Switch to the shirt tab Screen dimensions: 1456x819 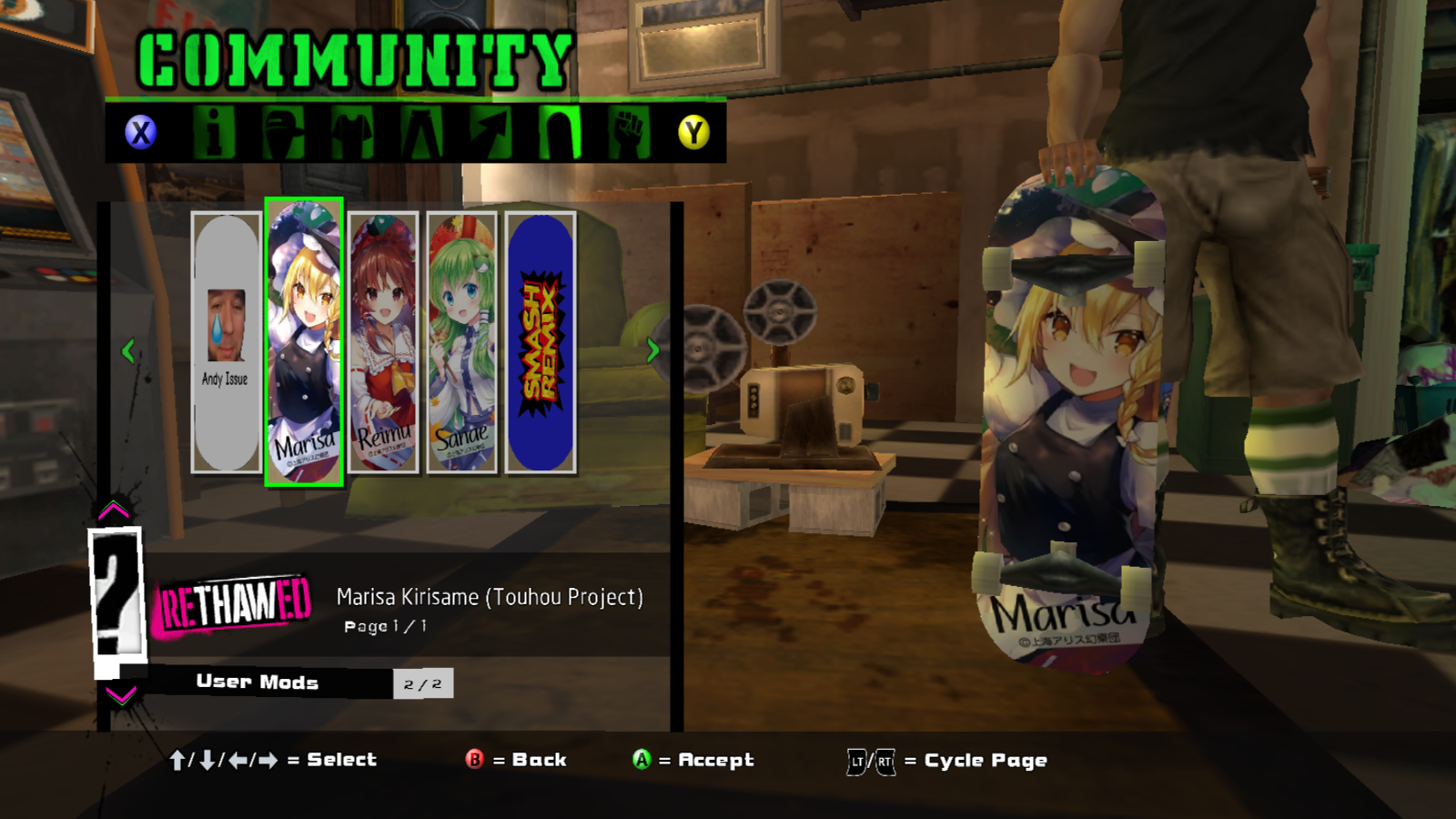(x=352, y=133)
